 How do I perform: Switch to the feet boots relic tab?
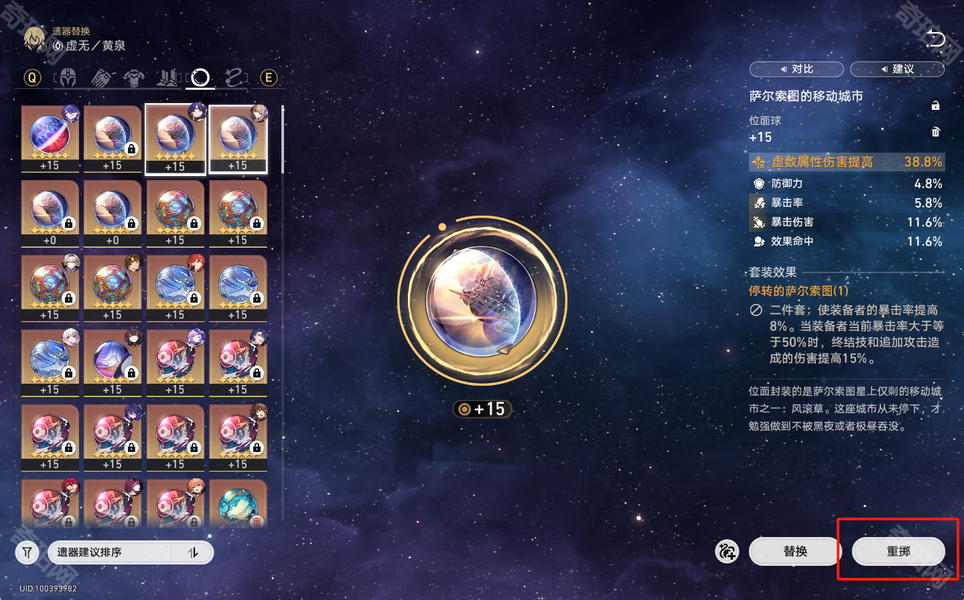(x=168, y=77)
